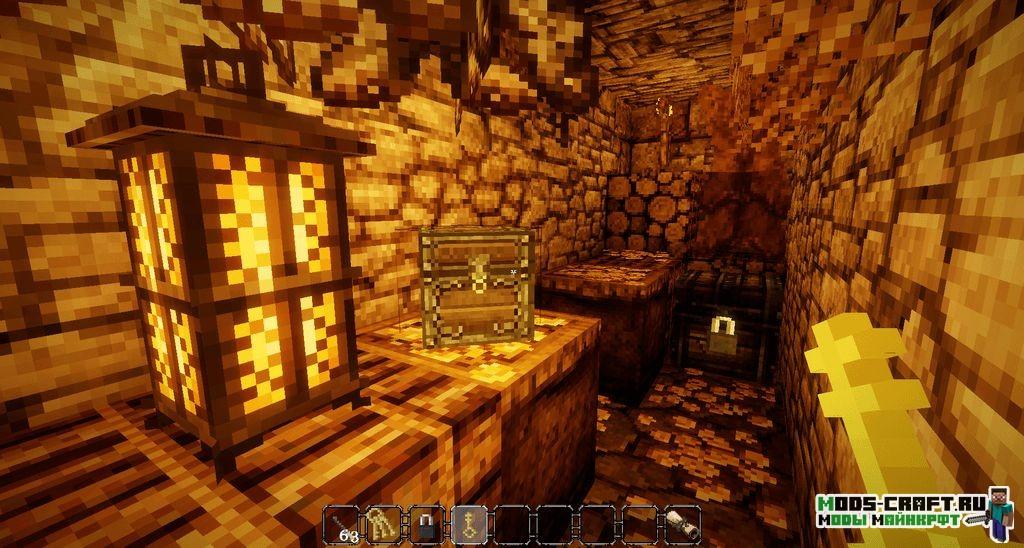Choose the padlock in the hotbar
1024x548 pixels.
point(427,525)
